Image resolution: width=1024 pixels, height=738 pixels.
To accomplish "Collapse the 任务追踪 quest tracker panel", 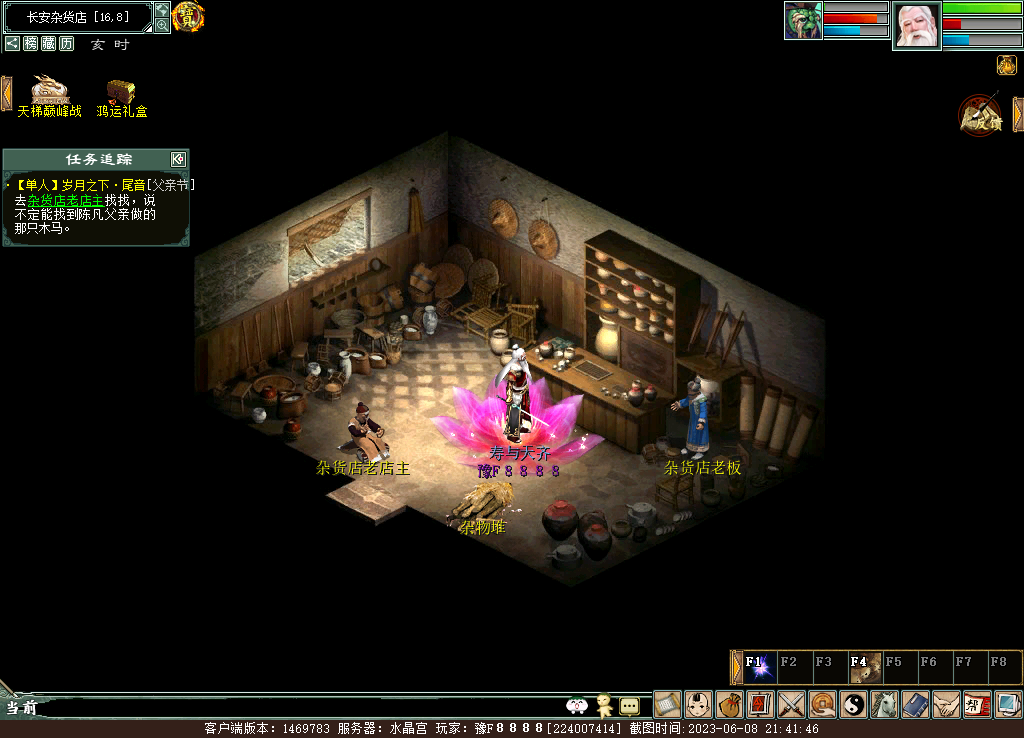I will [x=178, y=159].
